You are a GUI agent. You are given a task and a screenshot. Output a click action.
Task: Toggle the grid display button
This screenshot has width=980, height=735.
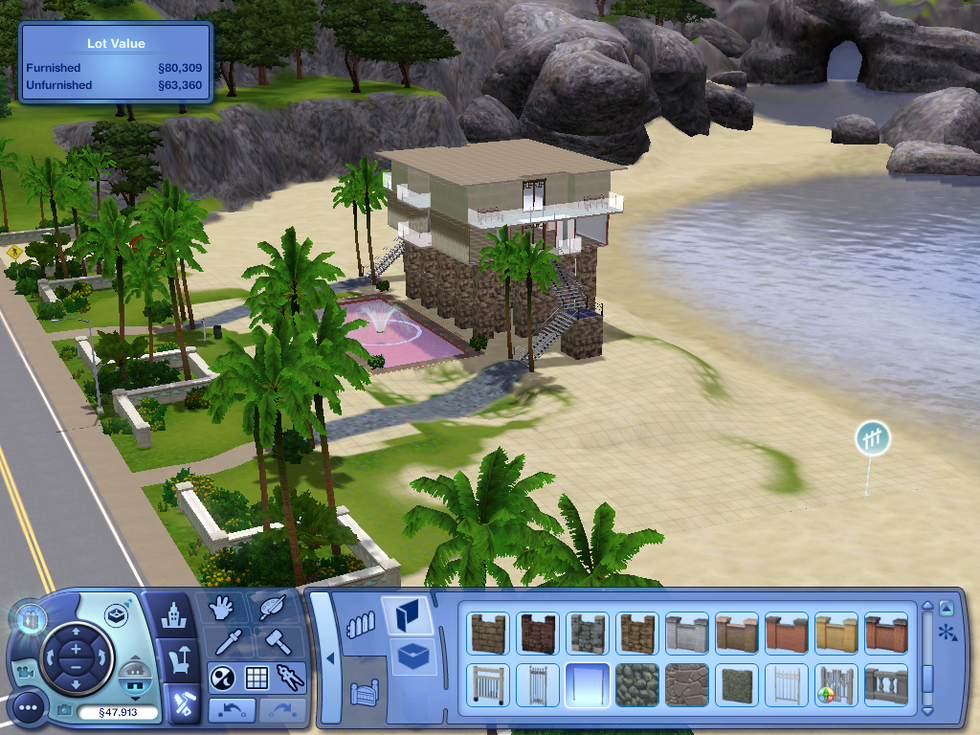tap(256, 677)
